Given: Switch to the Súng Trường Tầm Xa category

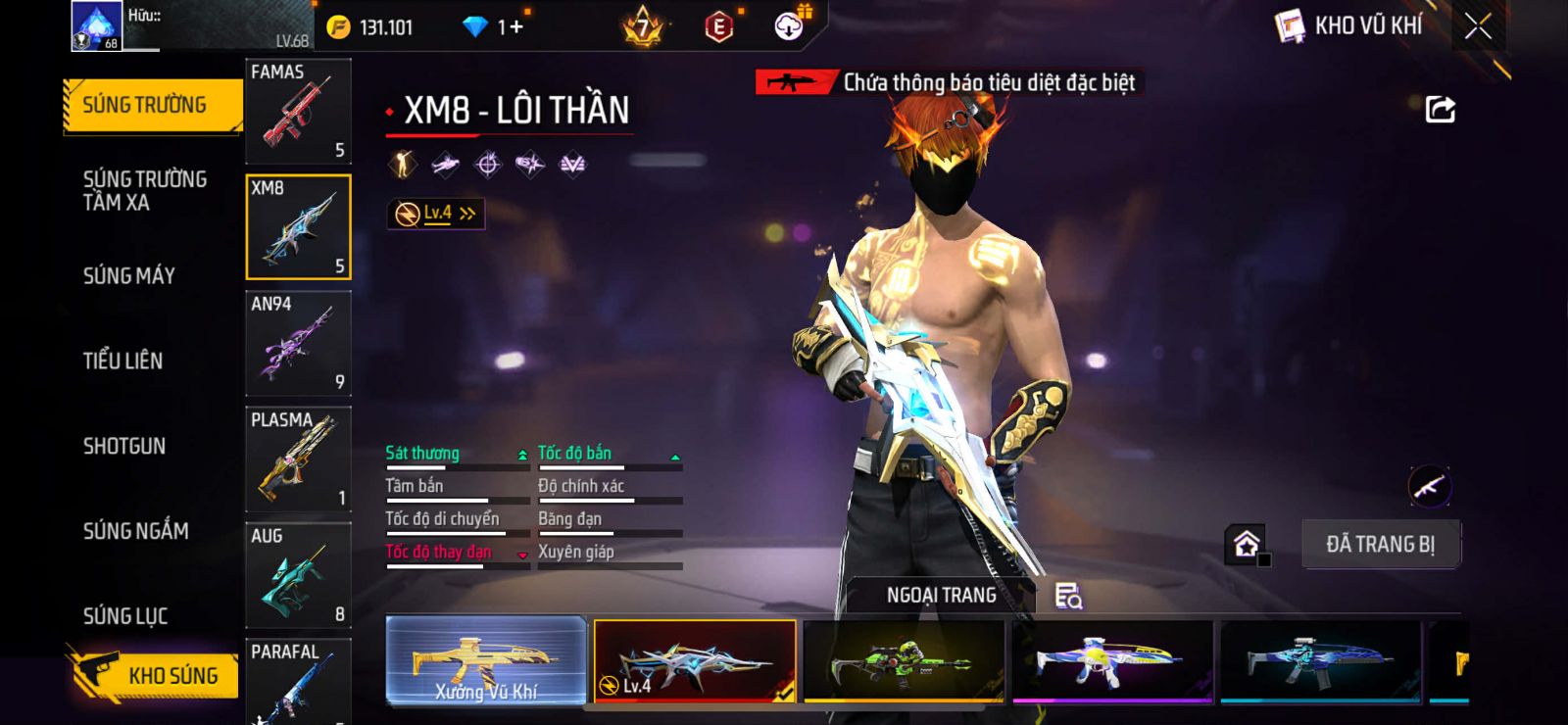Looking at the screenshot, I should (x=145, y=191).
